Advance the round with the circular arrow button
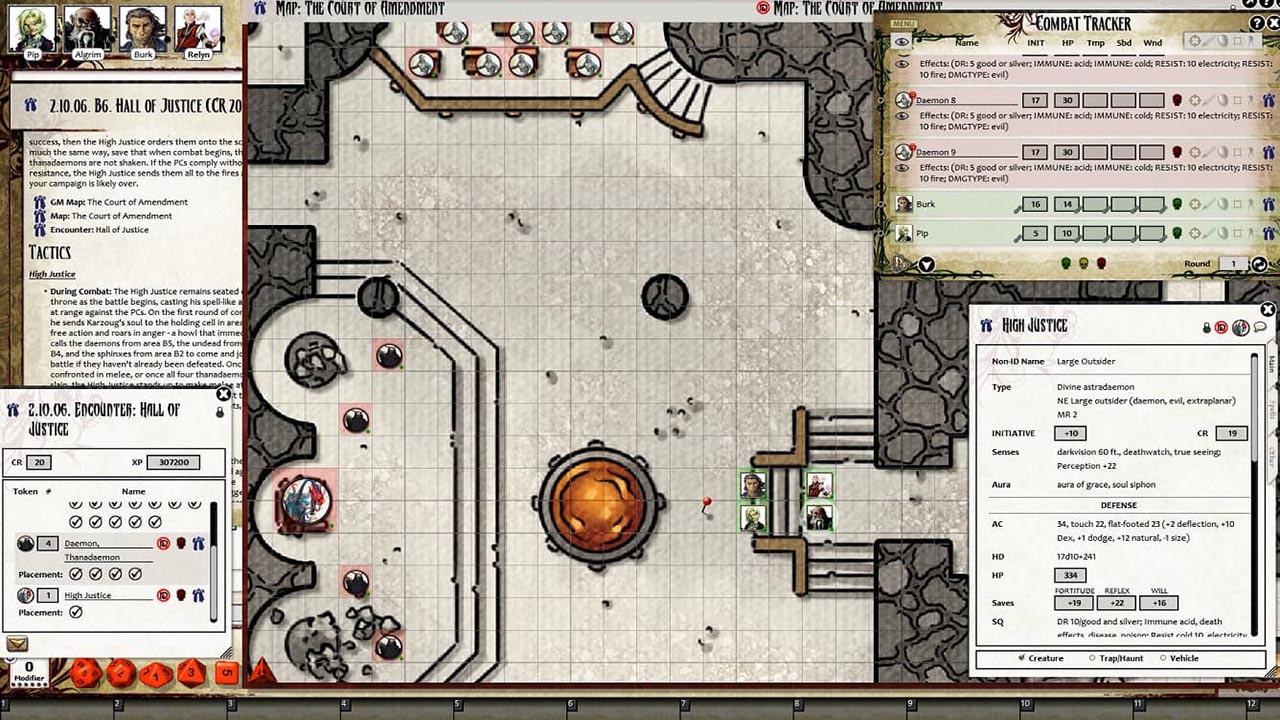 1261,264
